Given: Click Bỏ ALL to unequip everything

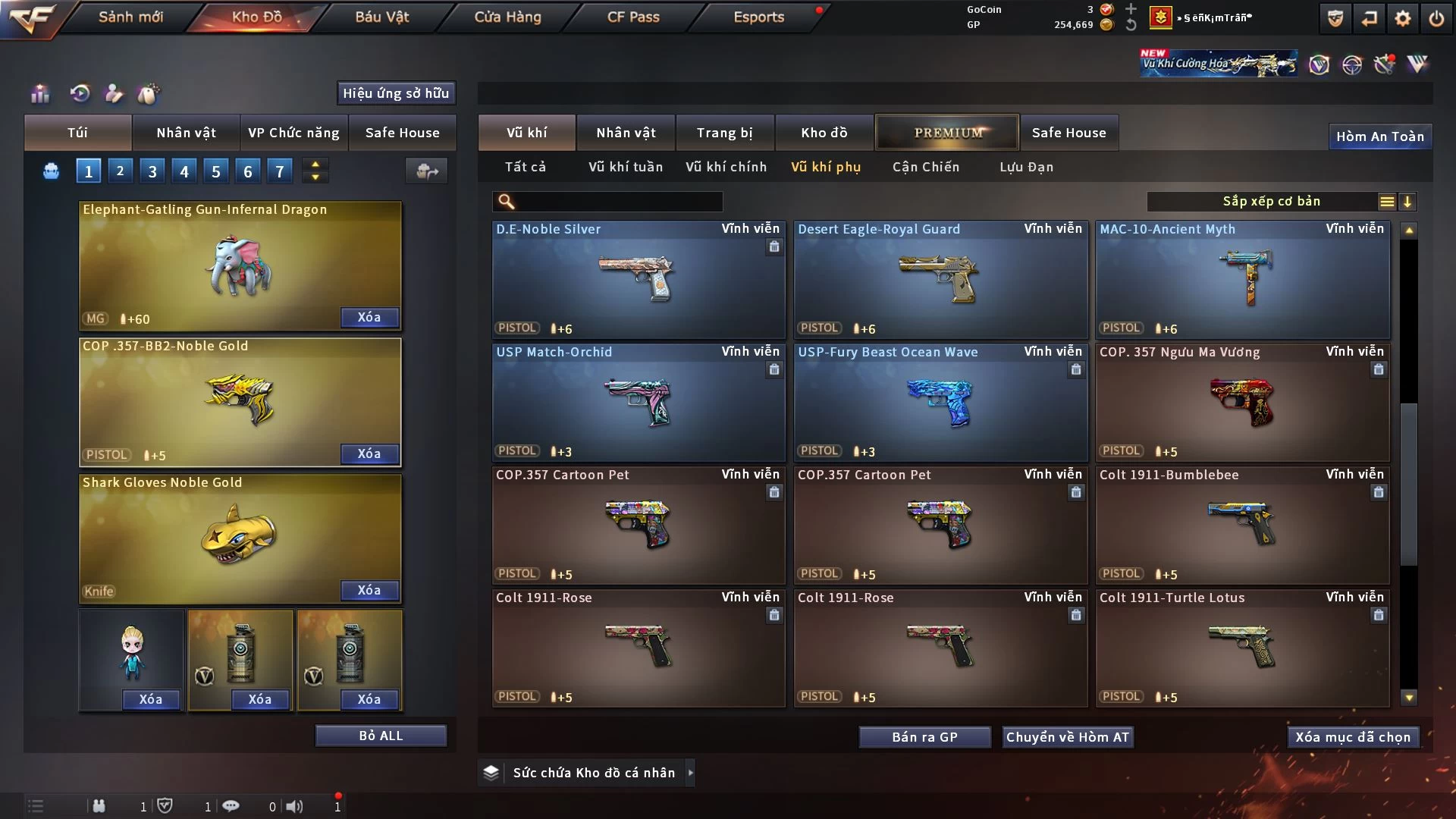Looking at the screenshot, I should tap(381, 736).
